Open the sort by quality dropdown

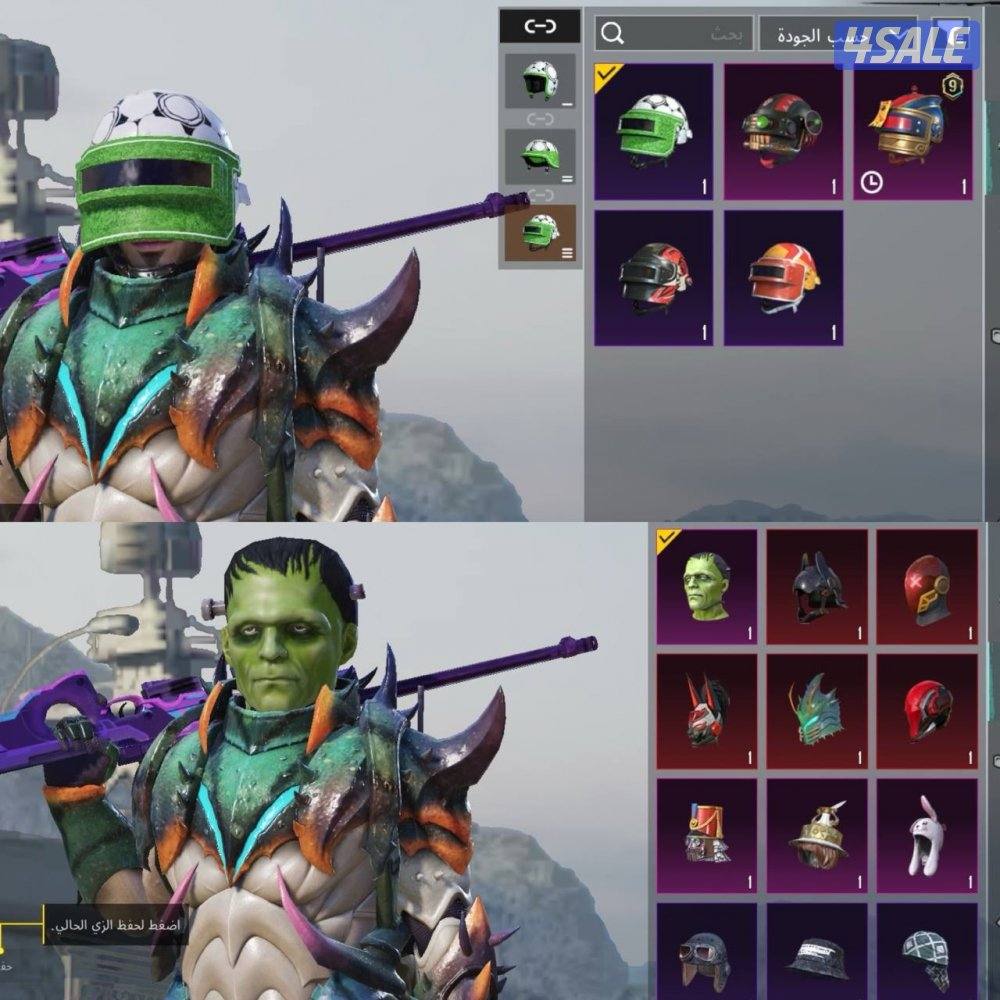click(810, 33)
